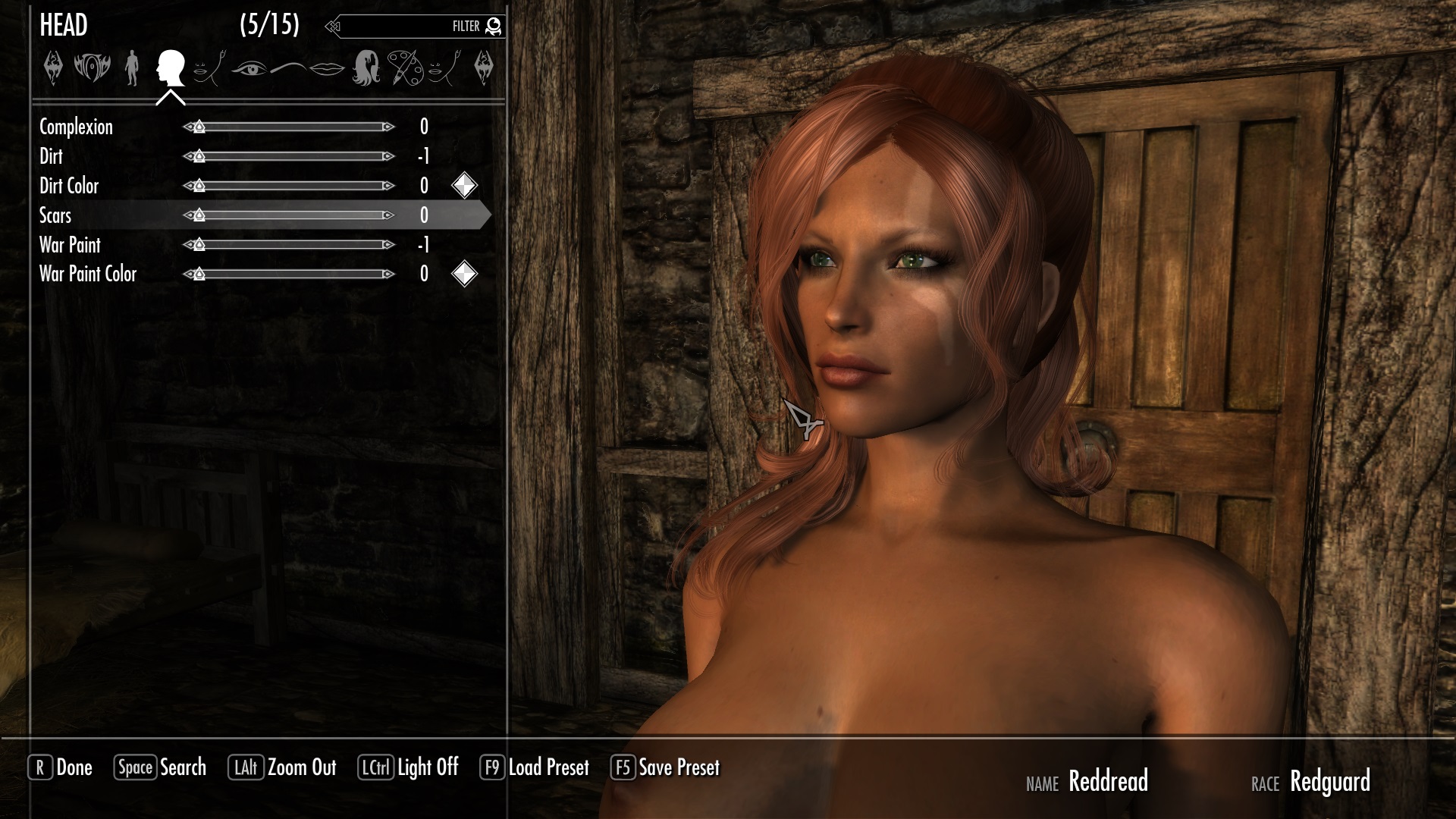Adjust the War Paint slider
Screen dimensions: 1456x819
(289, 245)
